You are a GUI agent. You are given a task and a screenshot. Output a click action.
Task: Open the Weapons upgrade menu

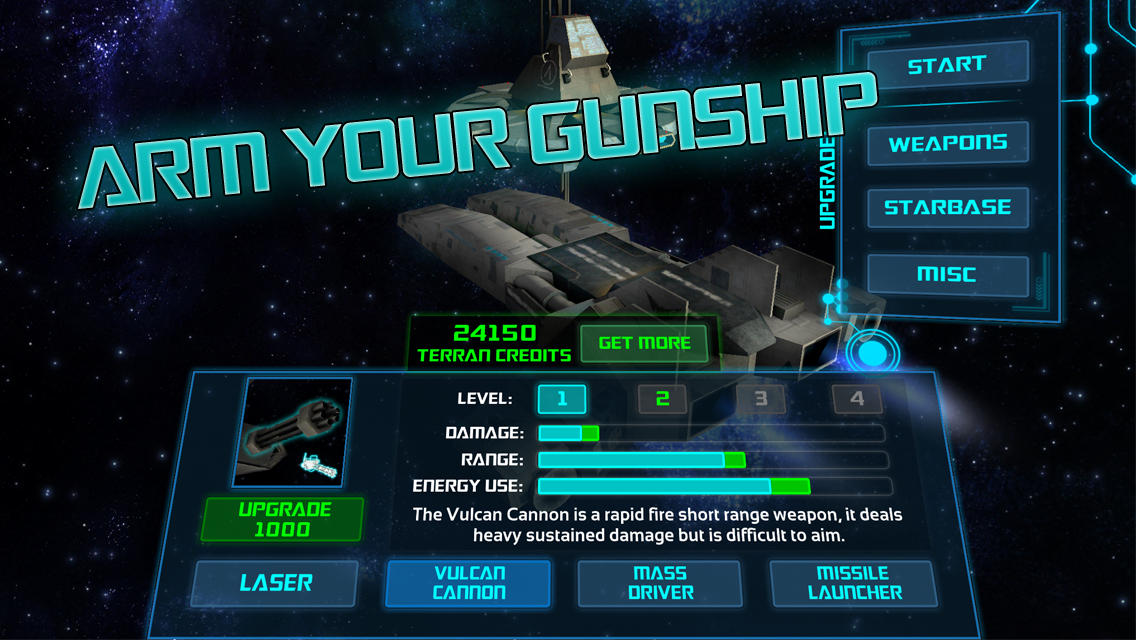(x=947, y=143)
